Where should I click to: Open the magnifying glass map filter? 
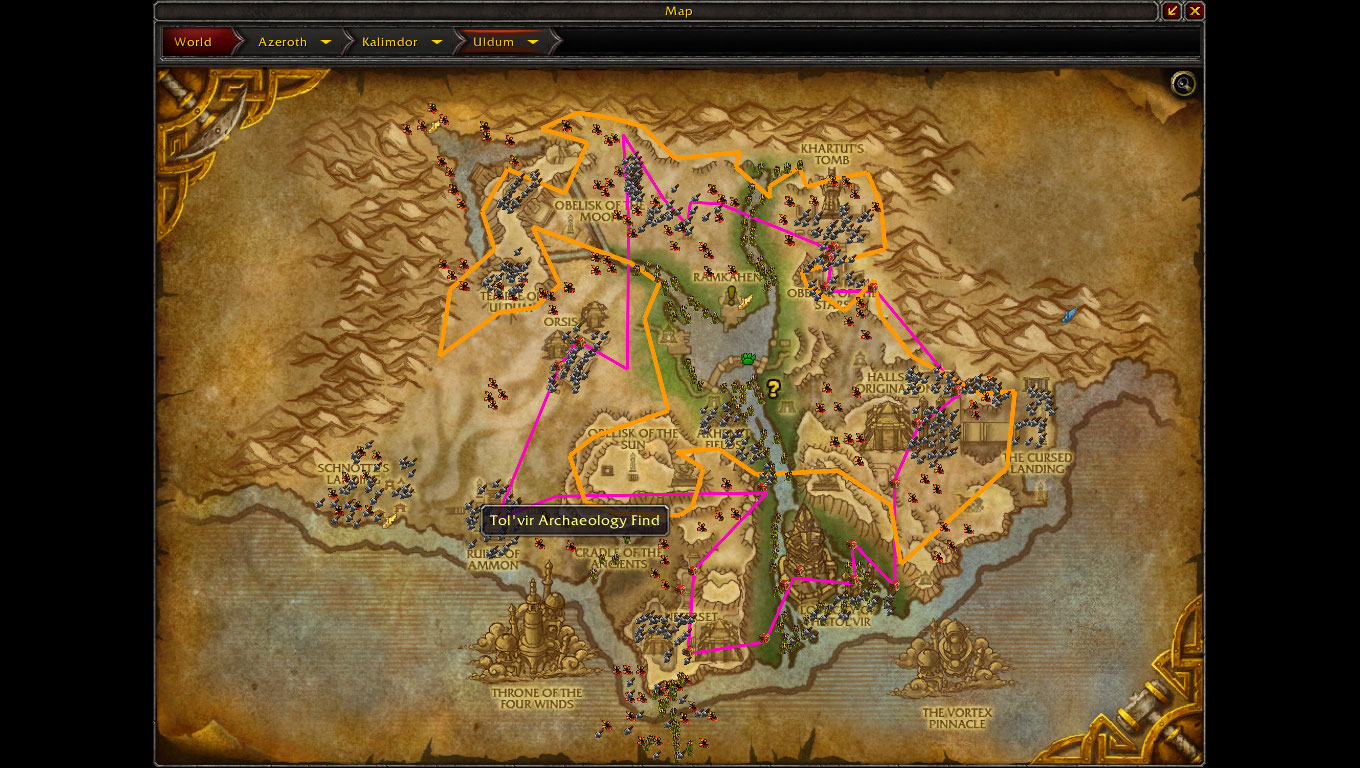click(x=1183, y=84)
